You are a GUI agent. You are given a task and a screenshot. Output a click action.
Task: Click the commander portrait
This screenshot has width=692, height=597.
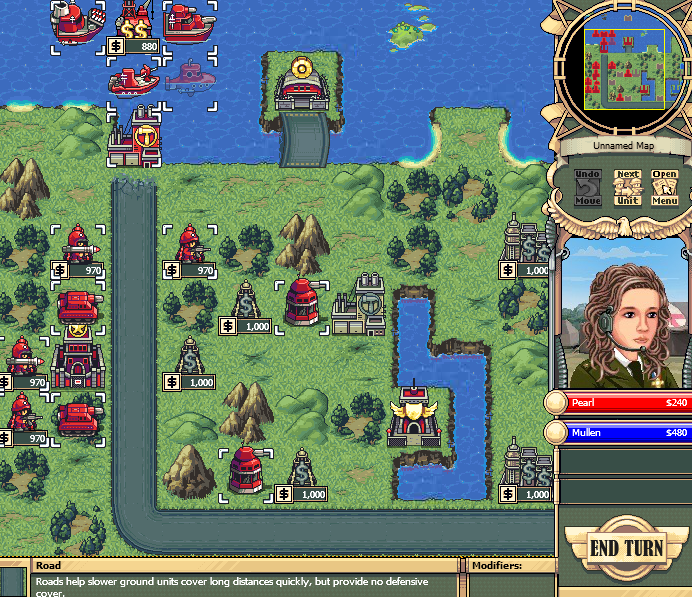(x=625, y=314)
